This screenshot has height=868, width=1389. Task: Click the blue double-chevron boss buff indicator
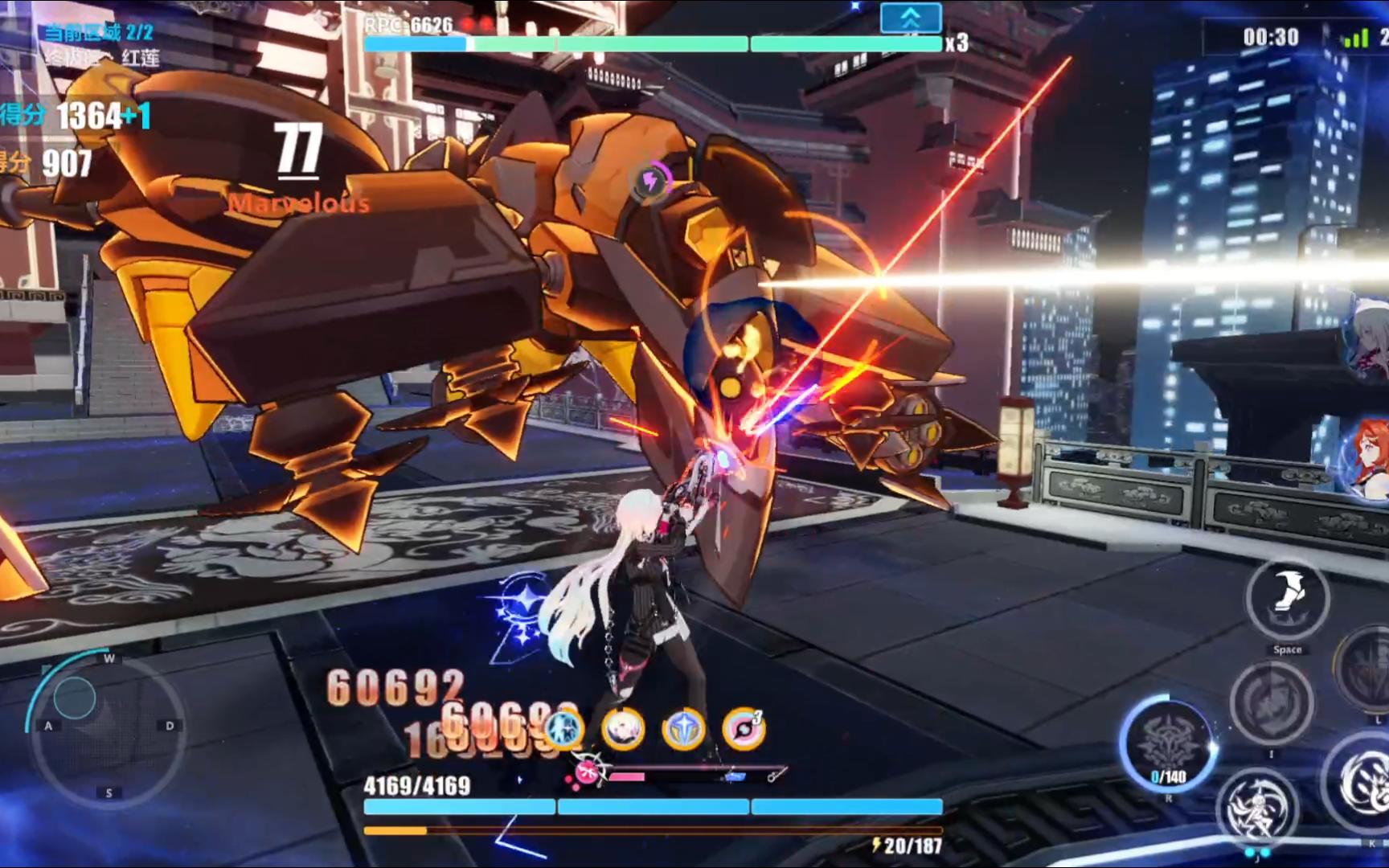[910, 18]
